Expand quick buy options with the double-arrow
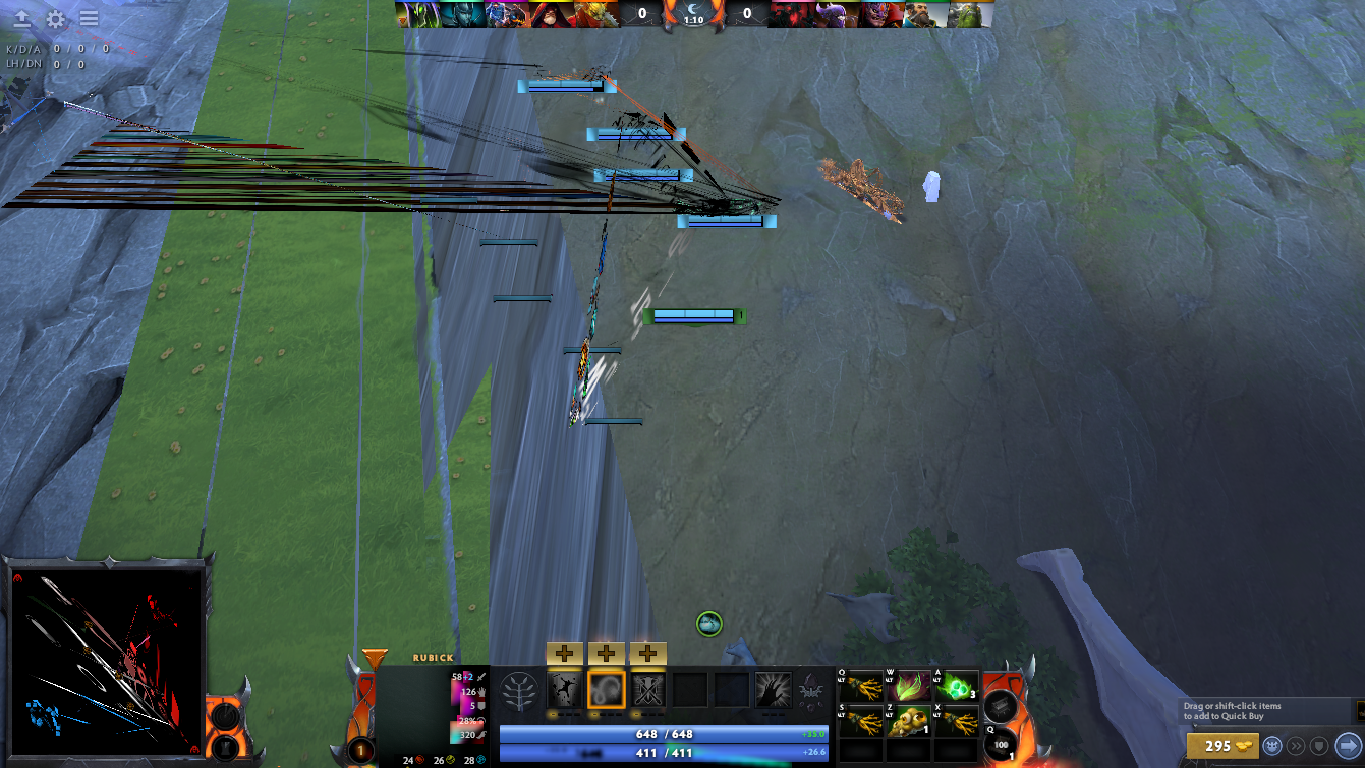Viewport: 1365px width, 768px height. (x=1296, y=747)
